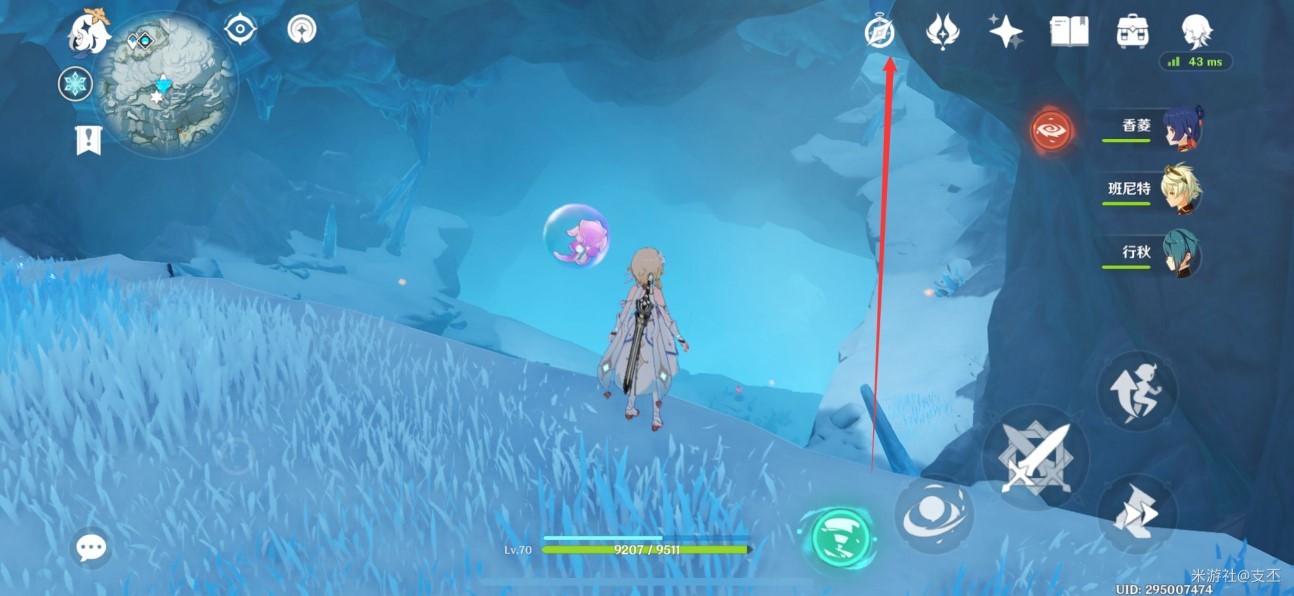1294x596 pixels.
Task: Open the quest exclamation bookmark icon
Action: 89,140
